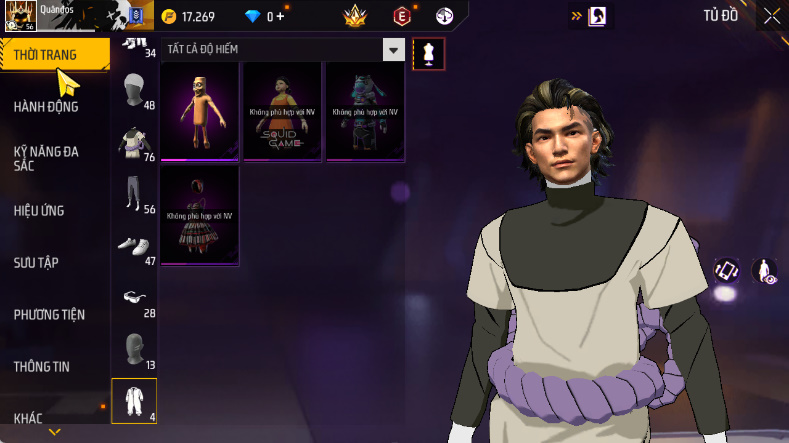Select the top clothing category with 76 items
The height and width of the screenshot is (443, 789).
click(x=134, y=144)
